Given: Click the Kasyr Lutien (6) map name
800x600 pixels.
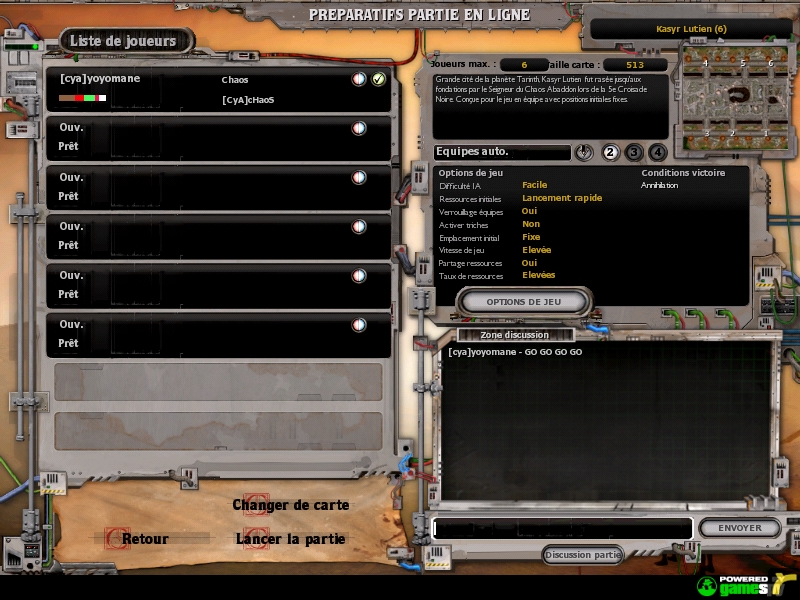Looking at the screenshot, I should tap(691, 29).
